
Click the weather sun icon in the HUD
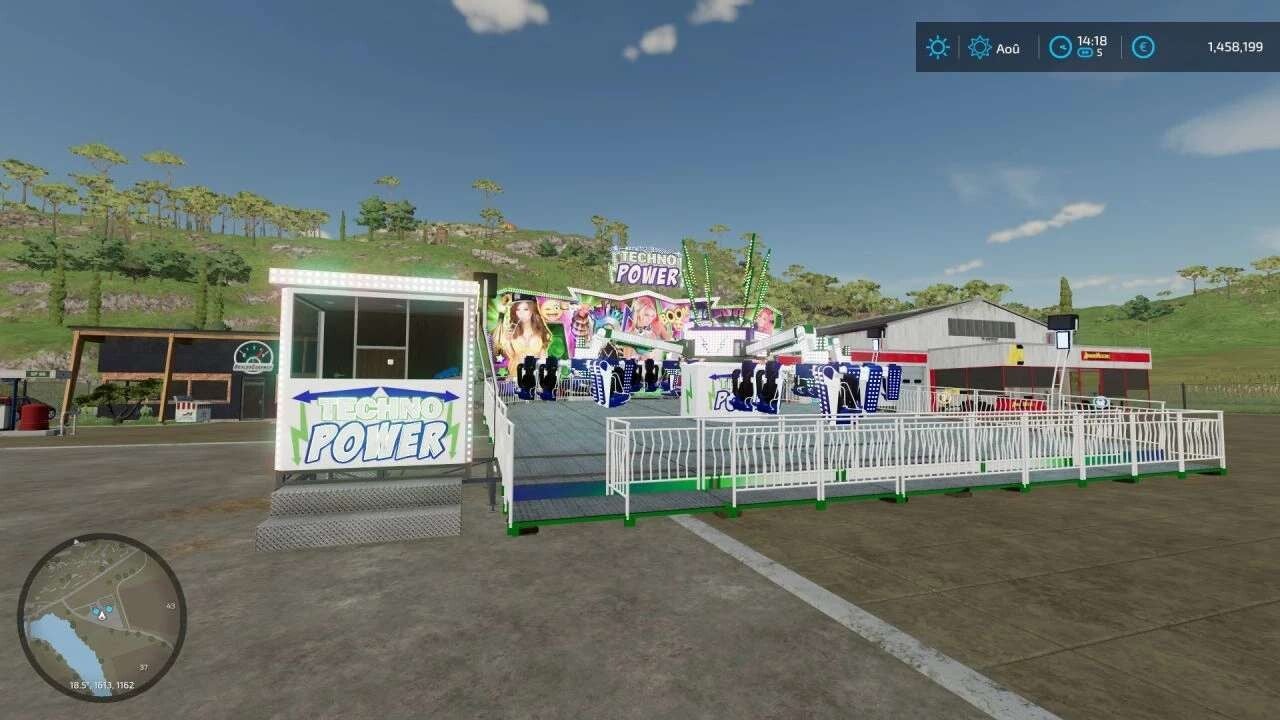(x=938, y=47)
